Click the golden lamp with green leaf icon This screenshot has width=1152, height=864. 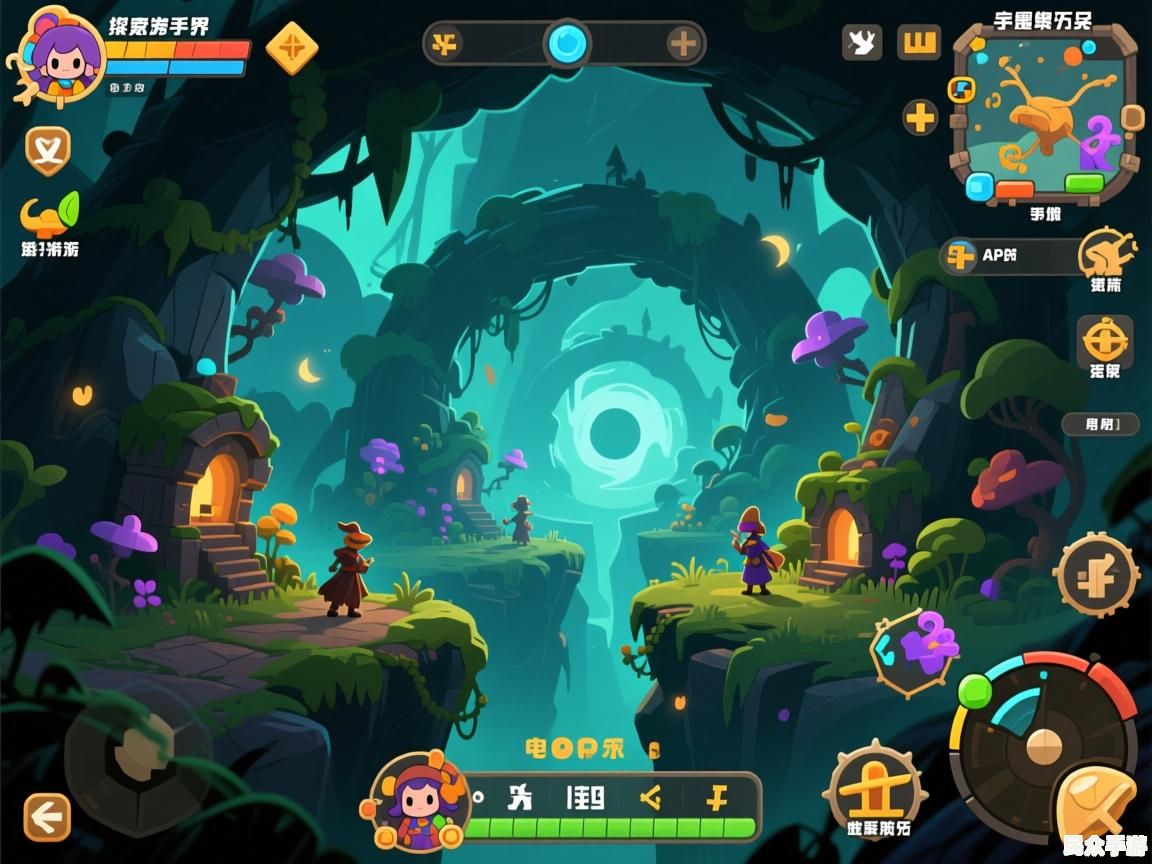pyautogui.click(x=49, y=214)
